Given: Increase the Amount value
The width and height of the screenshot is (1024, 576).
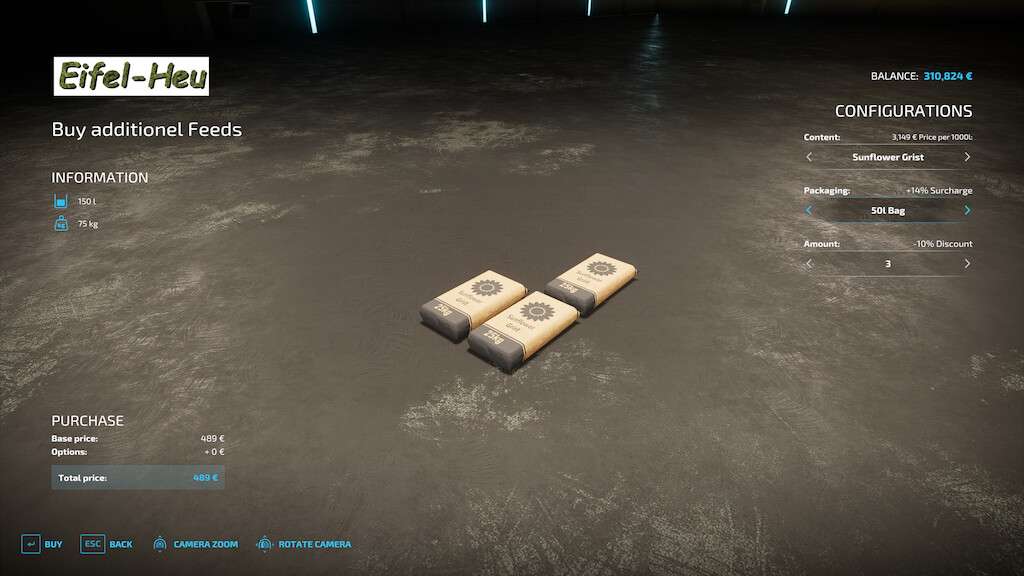Looking at the screenshot, I should 967,264.
